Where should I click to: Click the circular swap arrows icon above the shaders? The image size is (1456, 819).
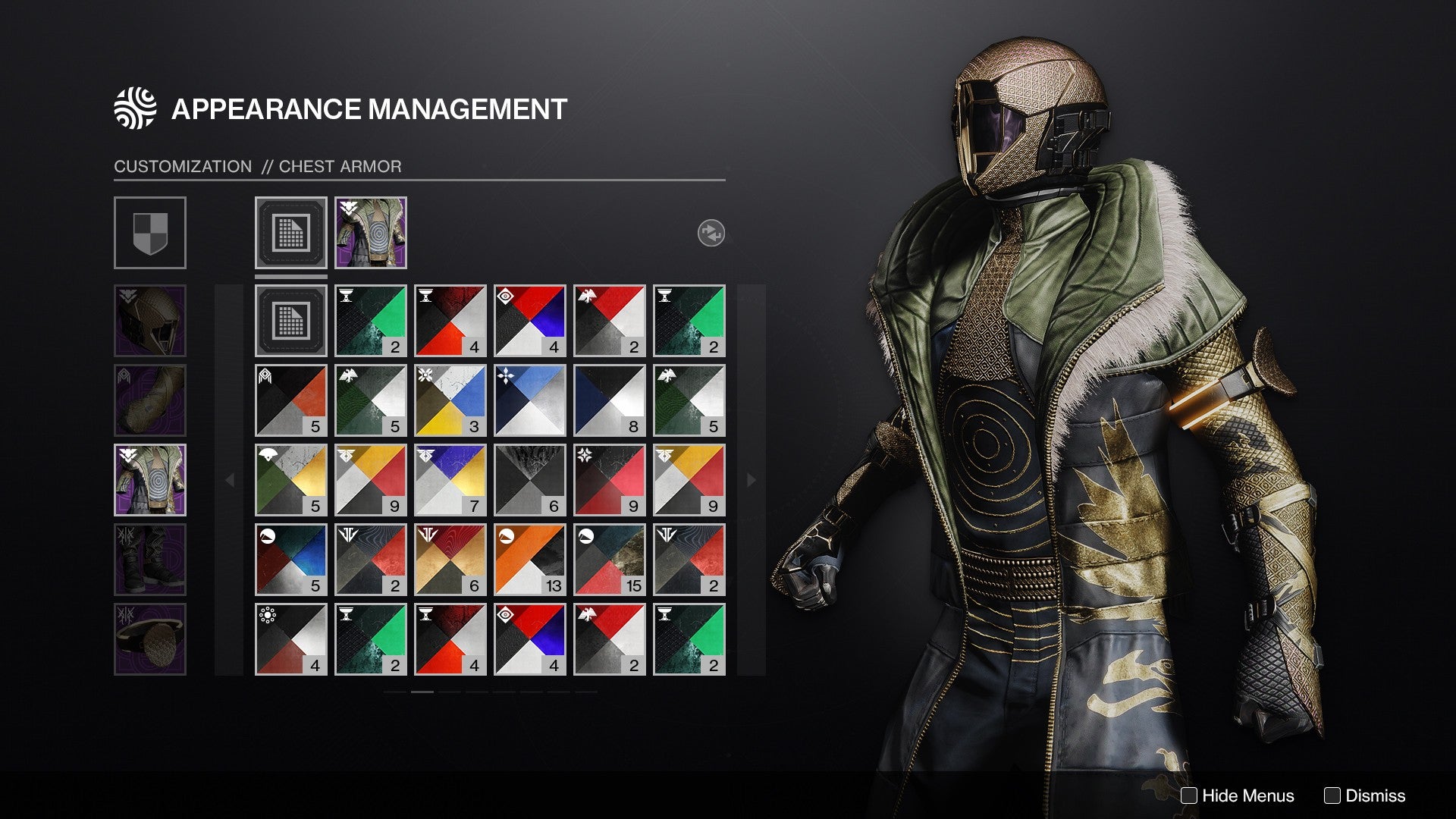coord(710,234)
